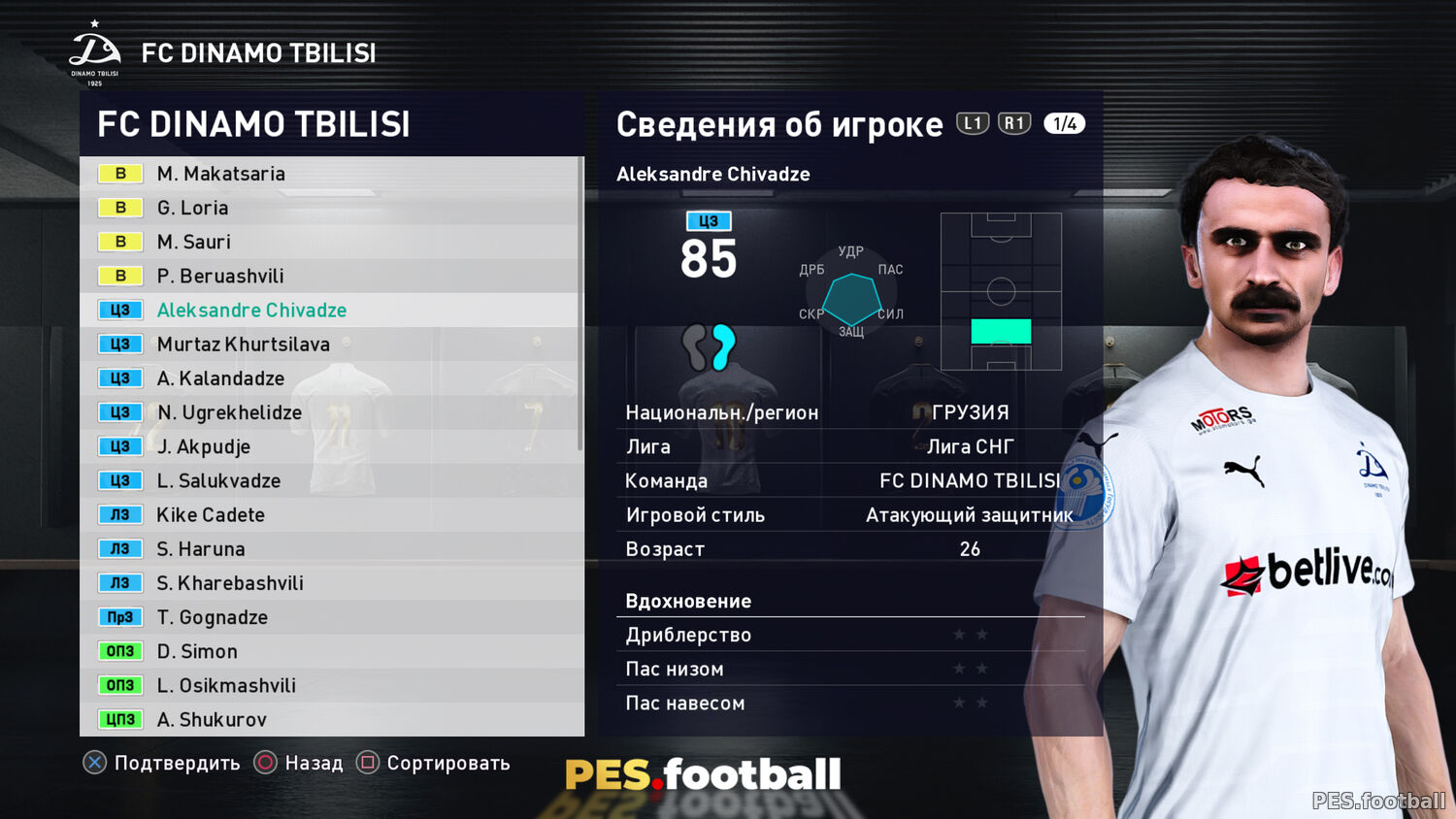
Task: Pick J. Akpudje from the squad
Action: (x=204, y=446)
